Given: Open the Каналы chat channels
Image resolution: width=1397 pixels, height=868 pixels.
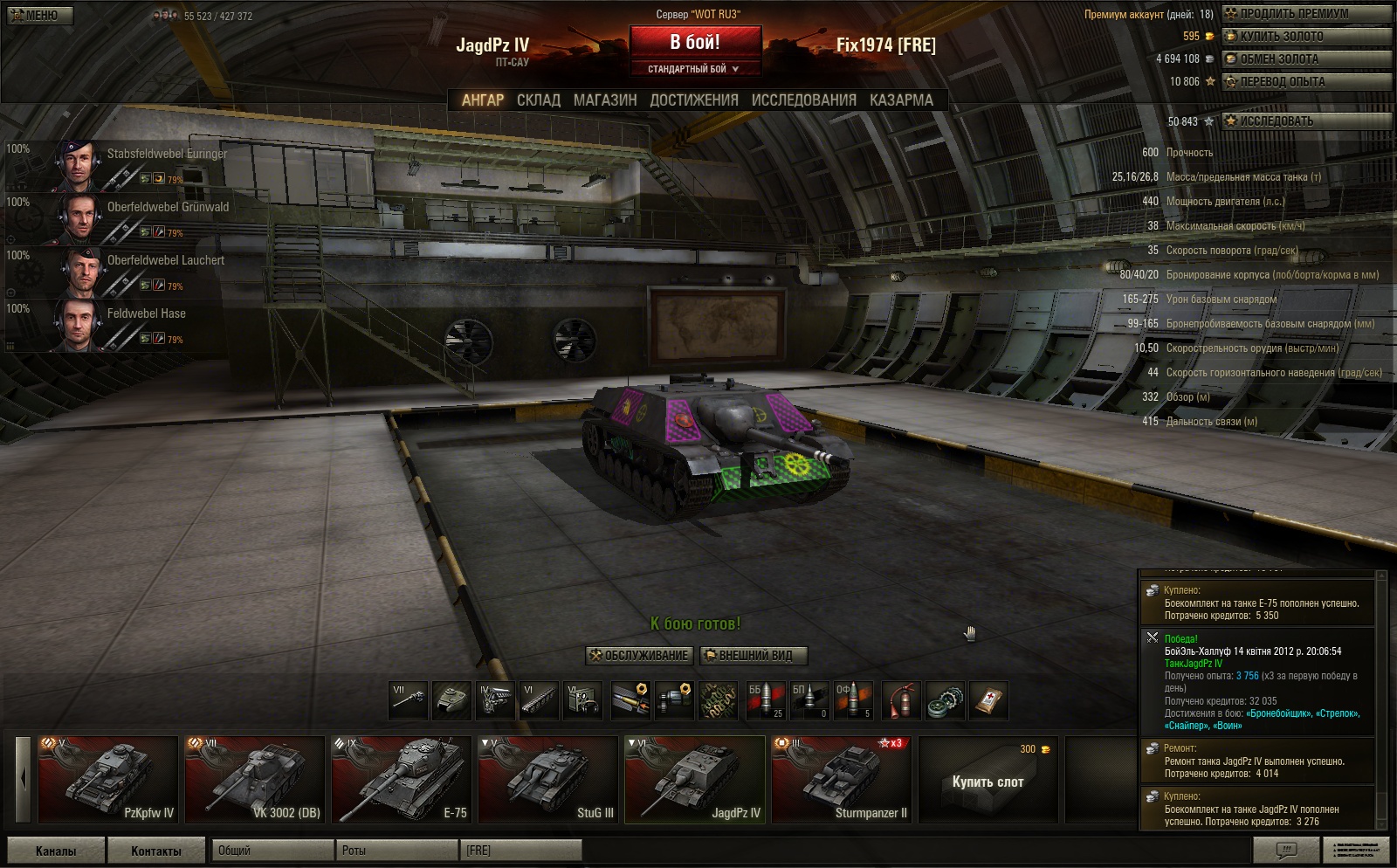Looking at the screenshot, I should 56,851.
